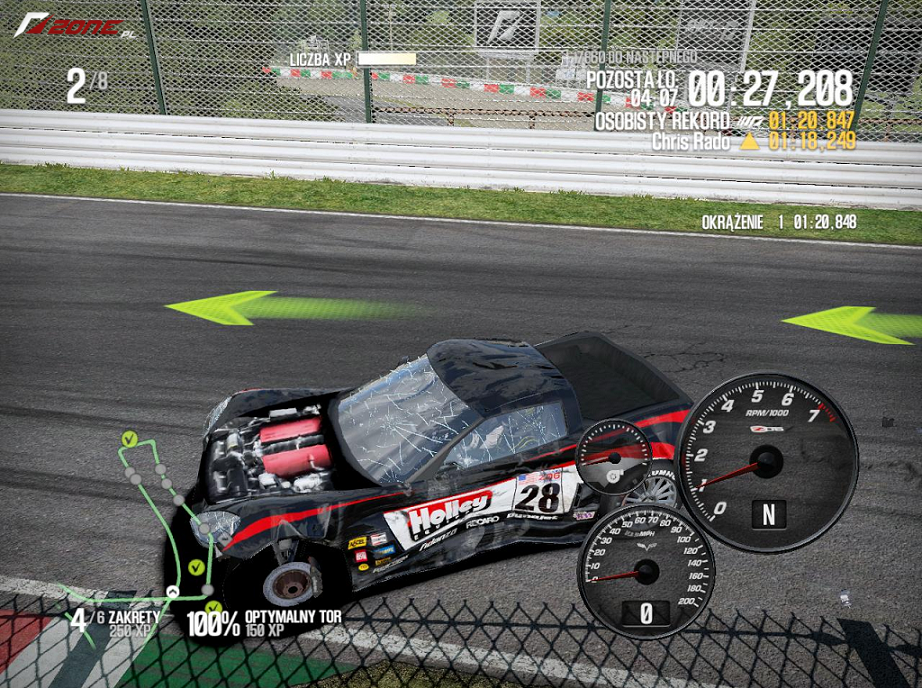Click the zone.pl watermark logo
922x688 pixels.
(x=73, y=28)
